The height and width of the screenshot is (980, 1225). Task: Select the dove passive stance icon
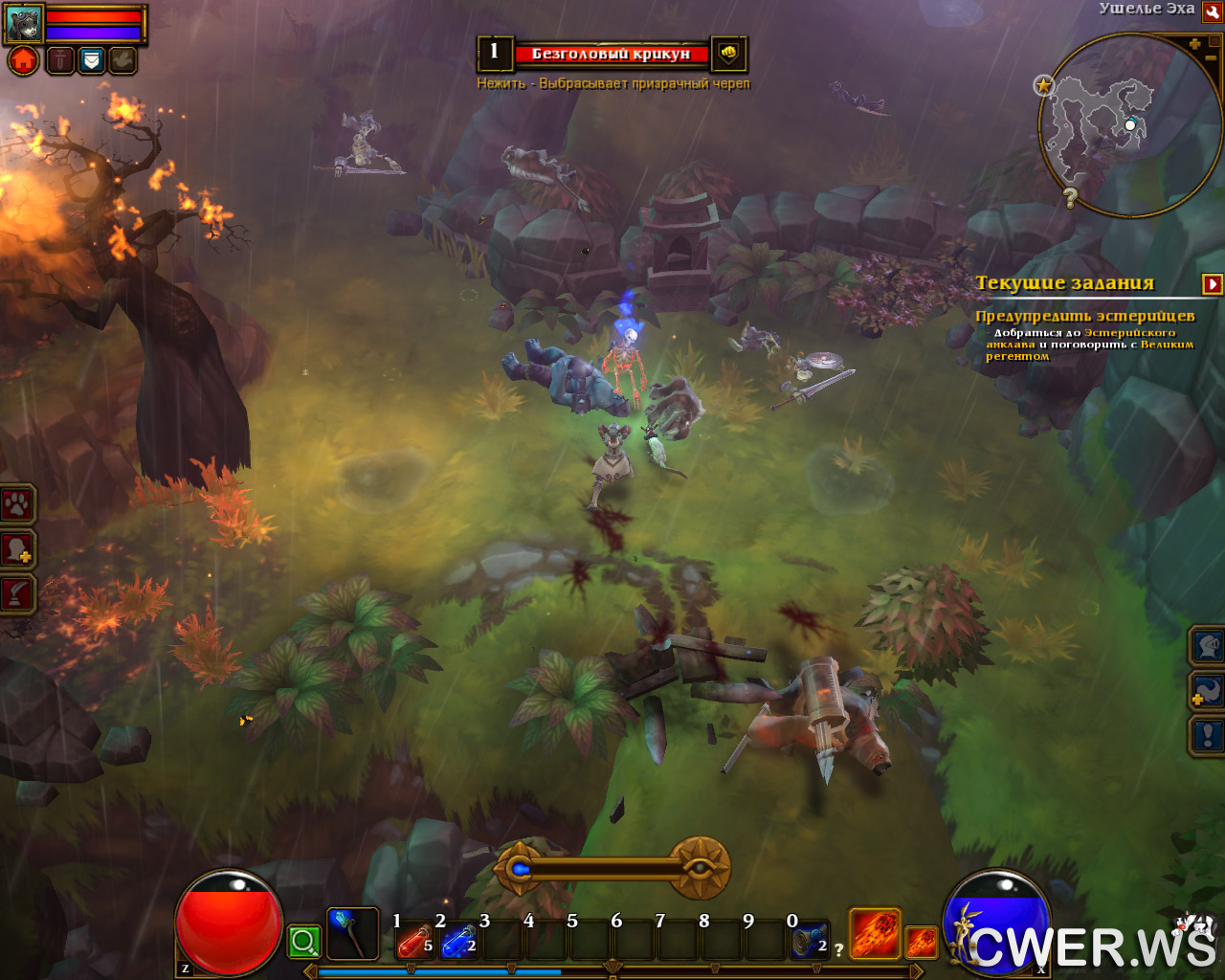pyautogui.click(x=122, y=61)
